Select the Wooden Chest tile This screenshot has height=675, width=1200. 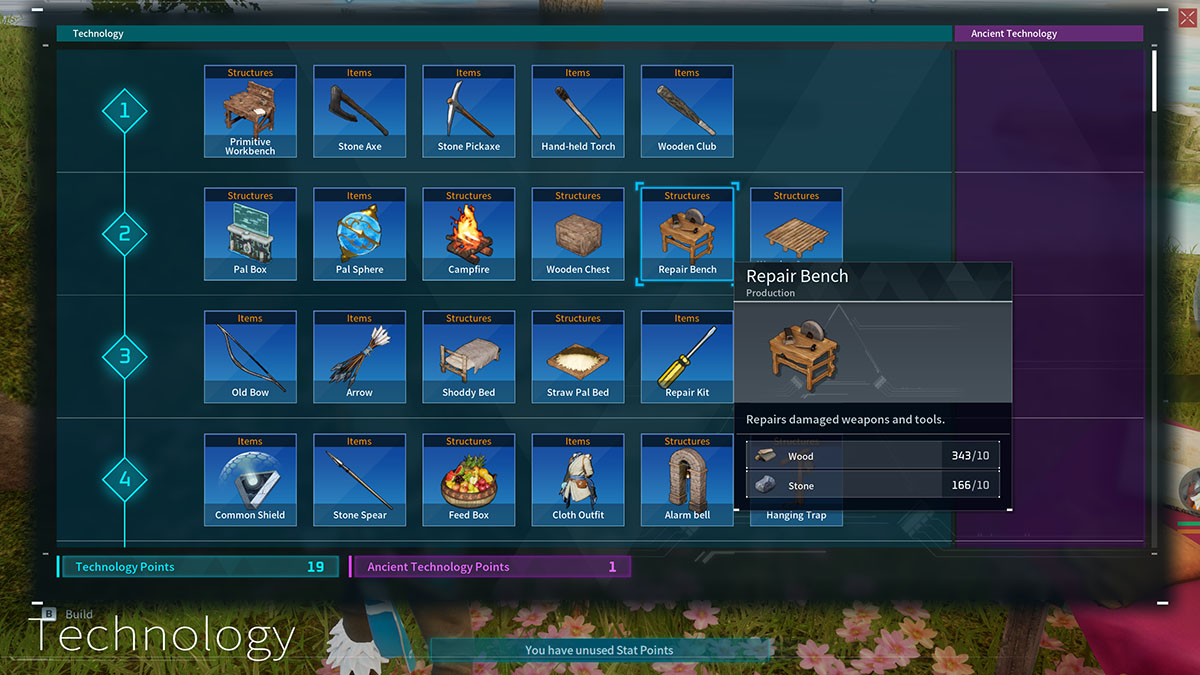click(578, 234)
